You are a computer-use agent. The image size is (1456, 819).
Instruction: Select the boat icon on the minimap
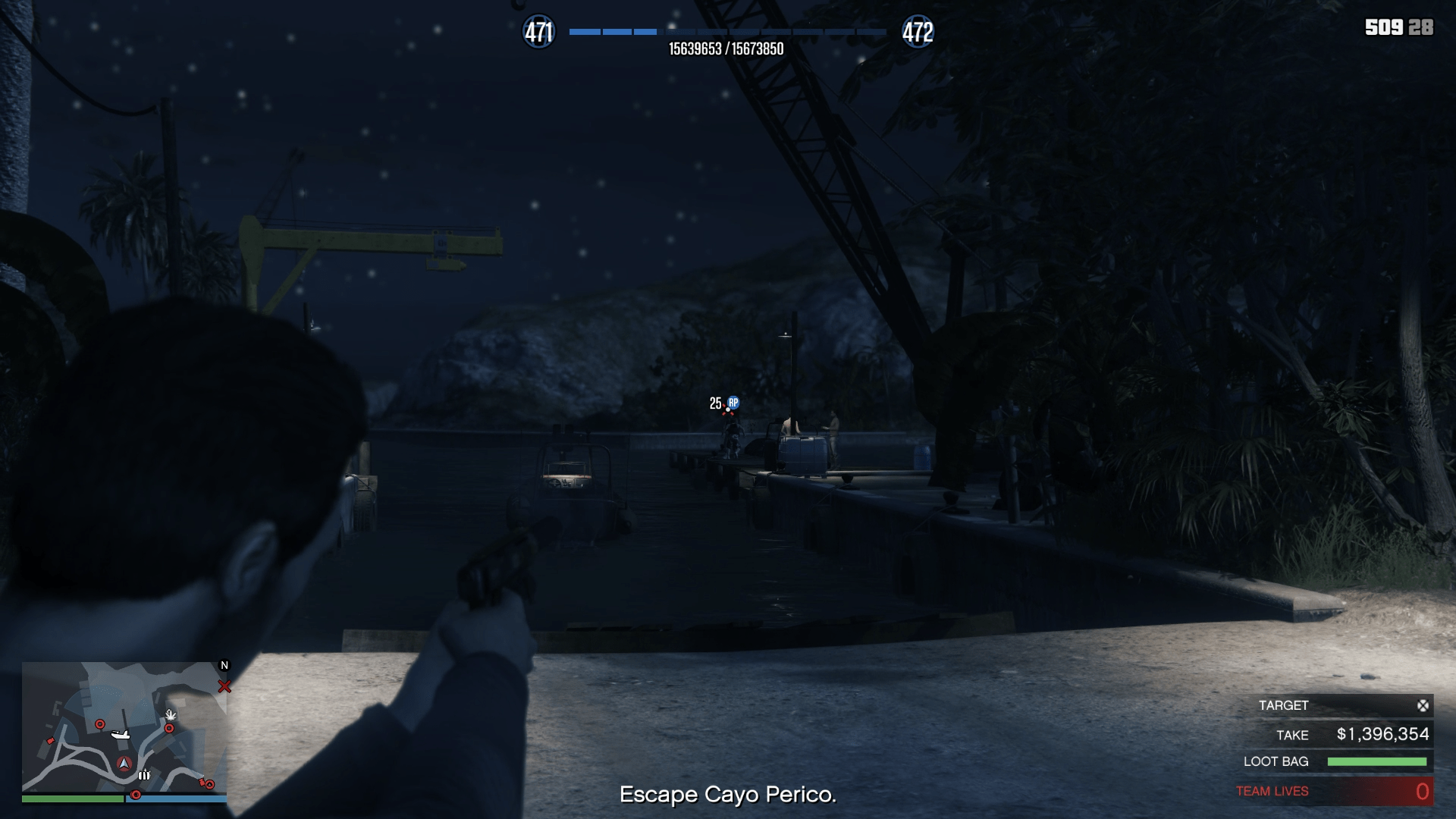click(x=120, y=734)
